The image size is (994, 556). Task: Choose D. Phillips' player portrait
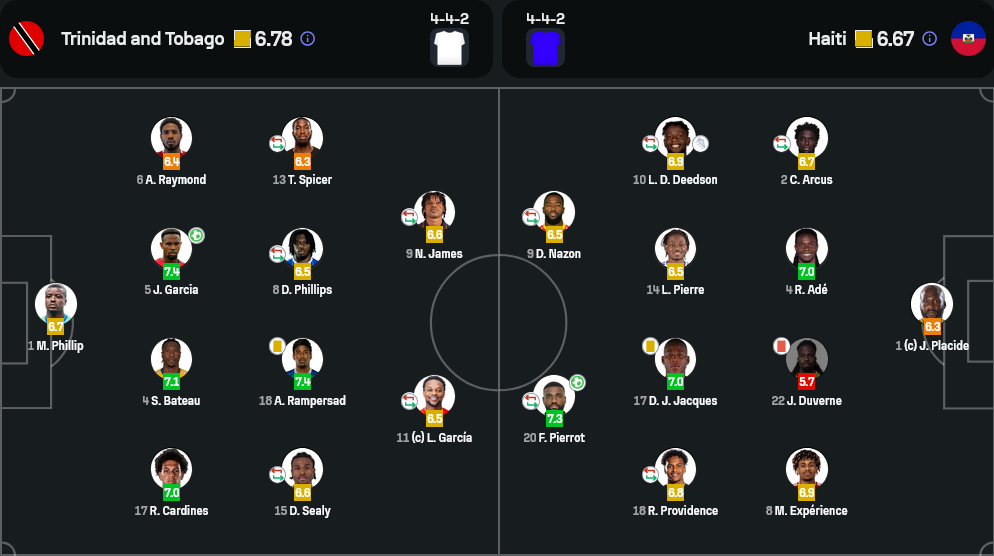pyautogui.click(x=302, y=249)
